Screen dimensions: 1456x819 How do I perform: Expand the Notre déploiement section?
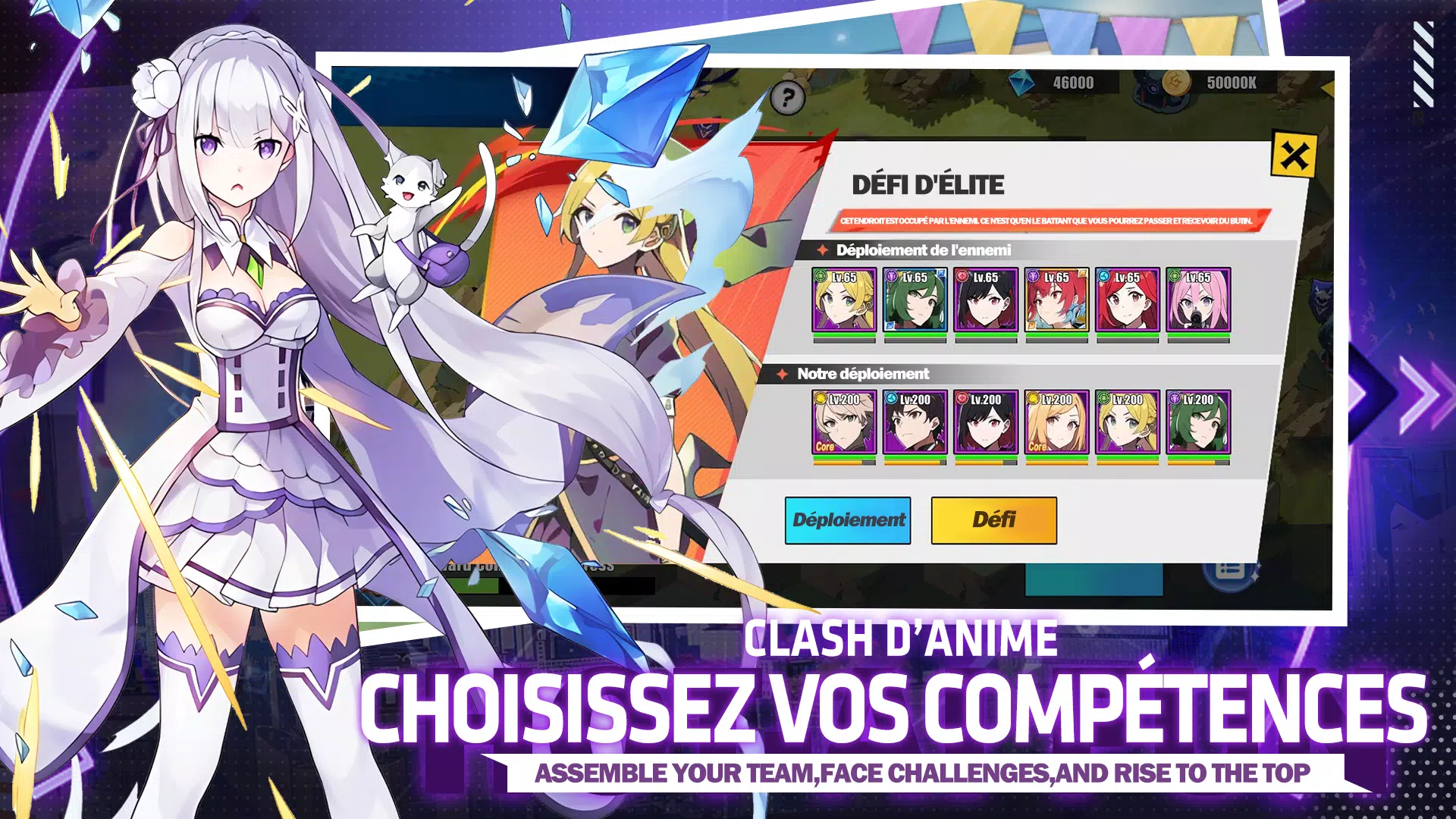click(x=864, y=374)
